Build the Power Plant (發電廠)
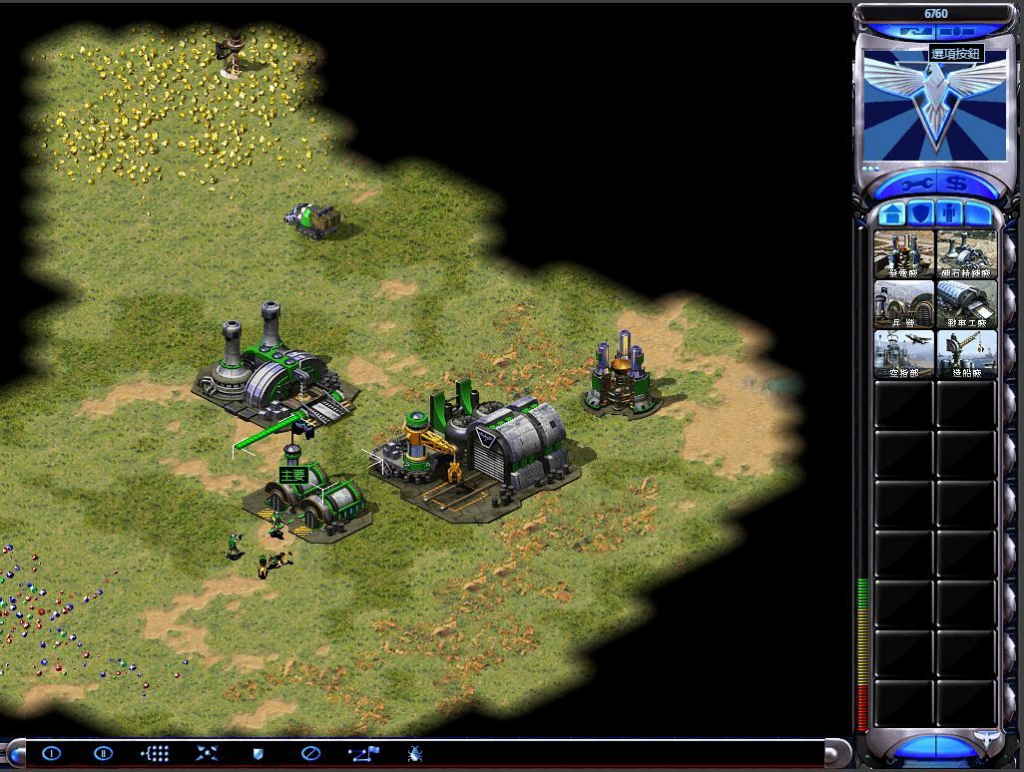The height and width of the screenshot is (772, 1024). (x=904, y=253)
